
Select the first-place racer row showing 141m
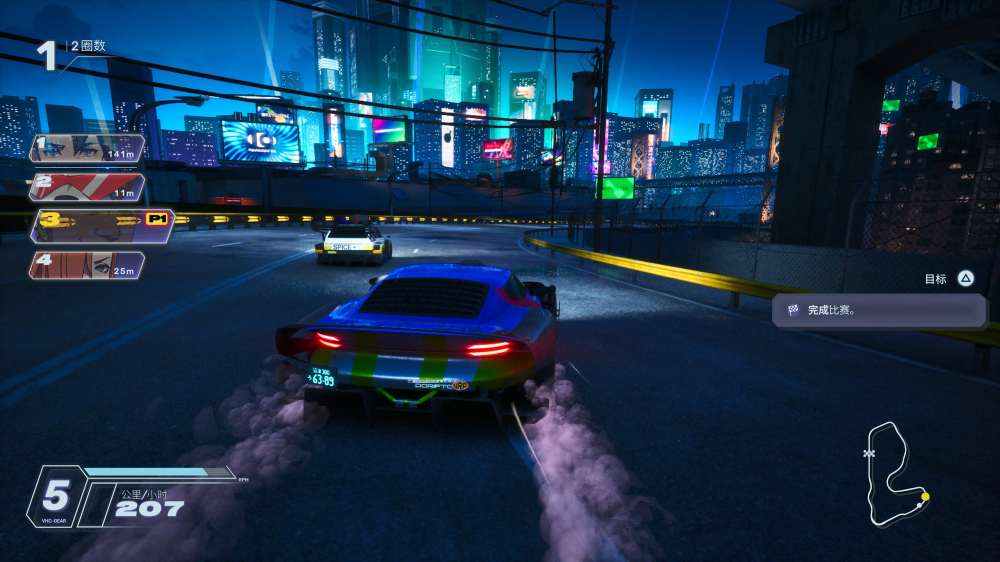(87, 149)
